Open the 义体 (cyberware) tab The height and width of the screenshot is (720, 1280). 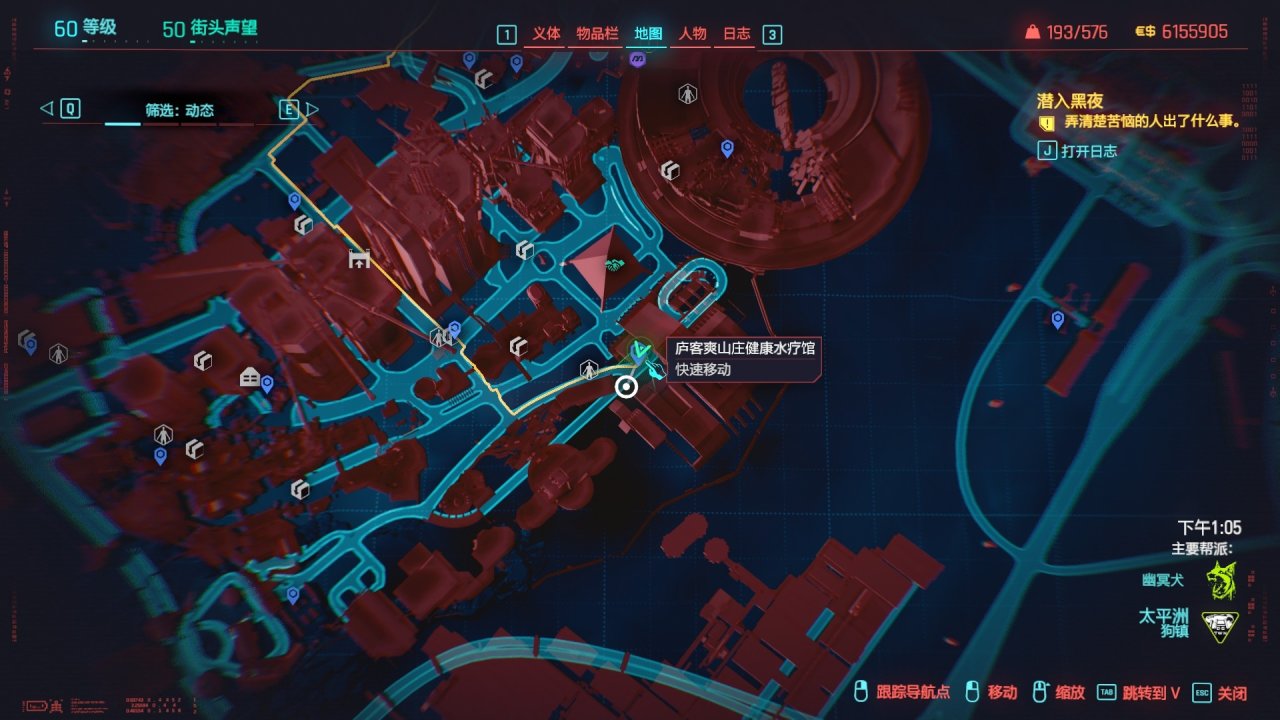tap(546, 34)
